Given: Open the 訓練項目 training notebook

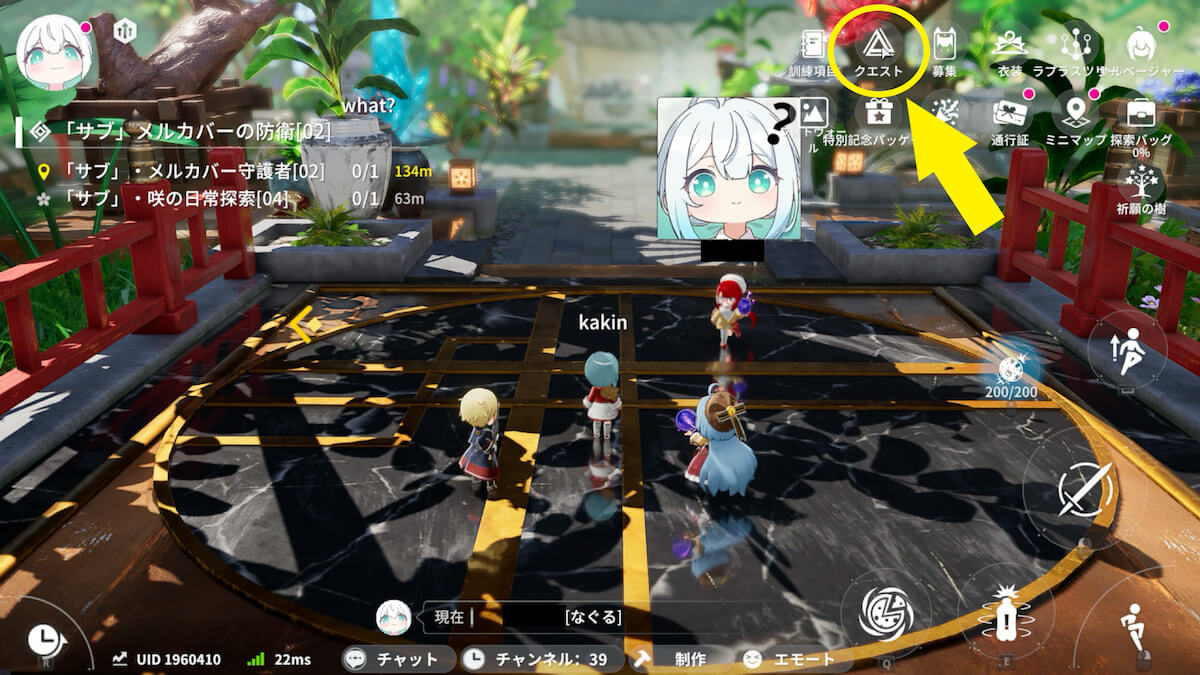Looking at the screenshot, I should tap(811, 48).
